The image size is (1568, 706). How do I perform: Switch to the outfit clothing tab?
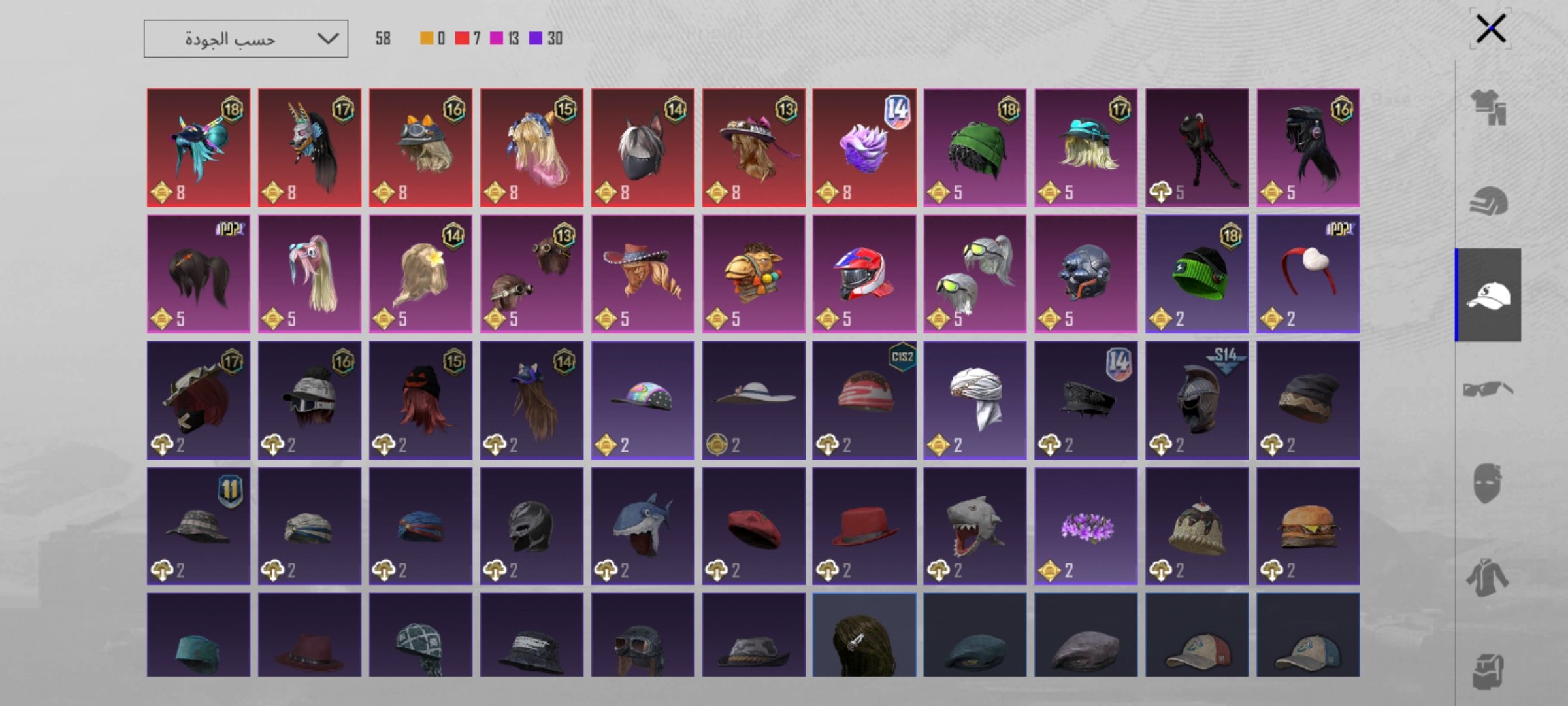(1488, 107)
